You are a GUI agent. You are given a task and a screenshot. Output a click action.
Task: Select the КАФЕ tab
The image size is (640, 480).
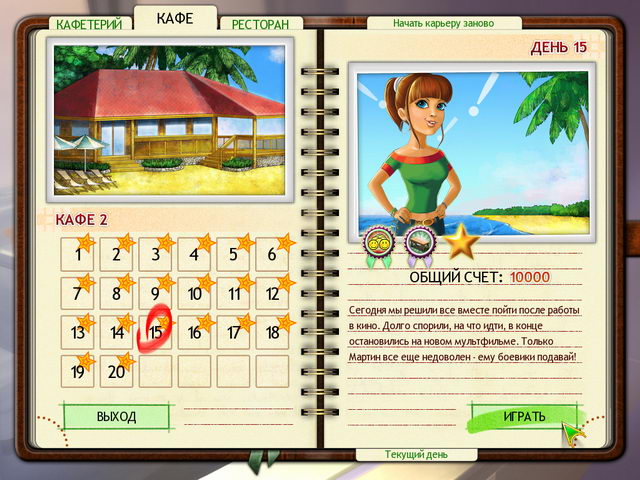pos(175,18)
